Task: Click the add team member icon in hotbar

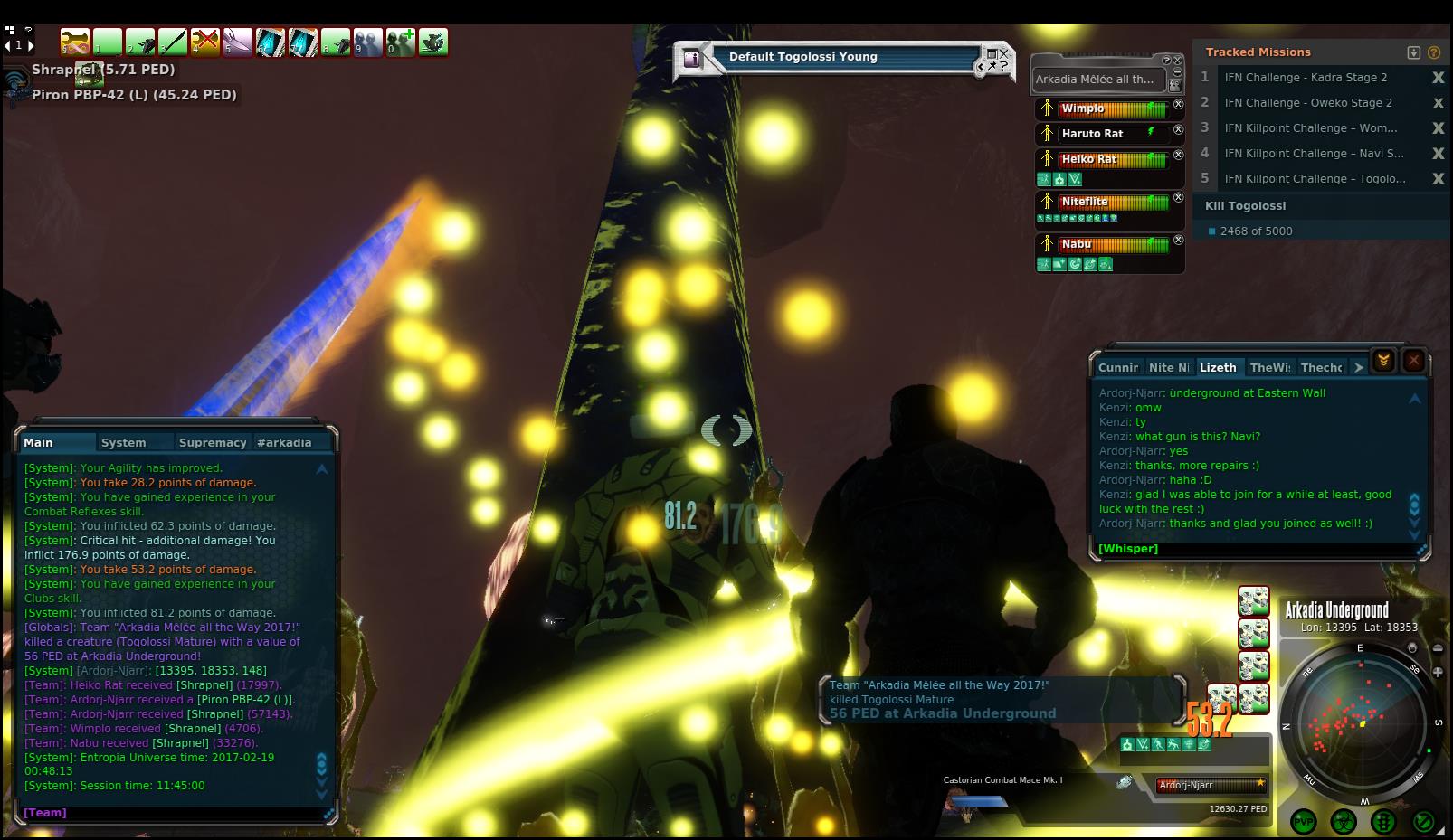Action: click(401, 42)
